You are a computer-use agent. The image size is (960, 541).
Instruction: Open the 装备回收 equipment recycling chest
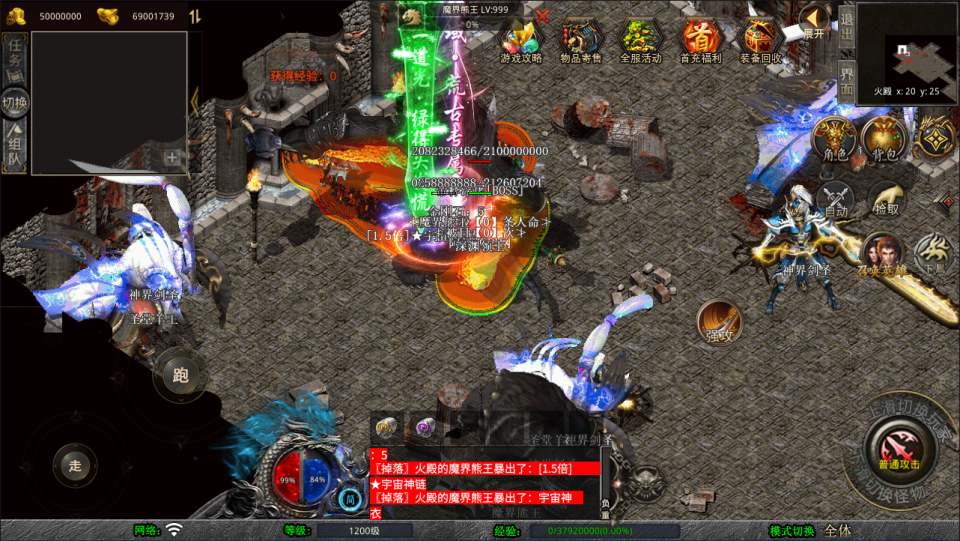pyautogui.click(x=761, y=40)
